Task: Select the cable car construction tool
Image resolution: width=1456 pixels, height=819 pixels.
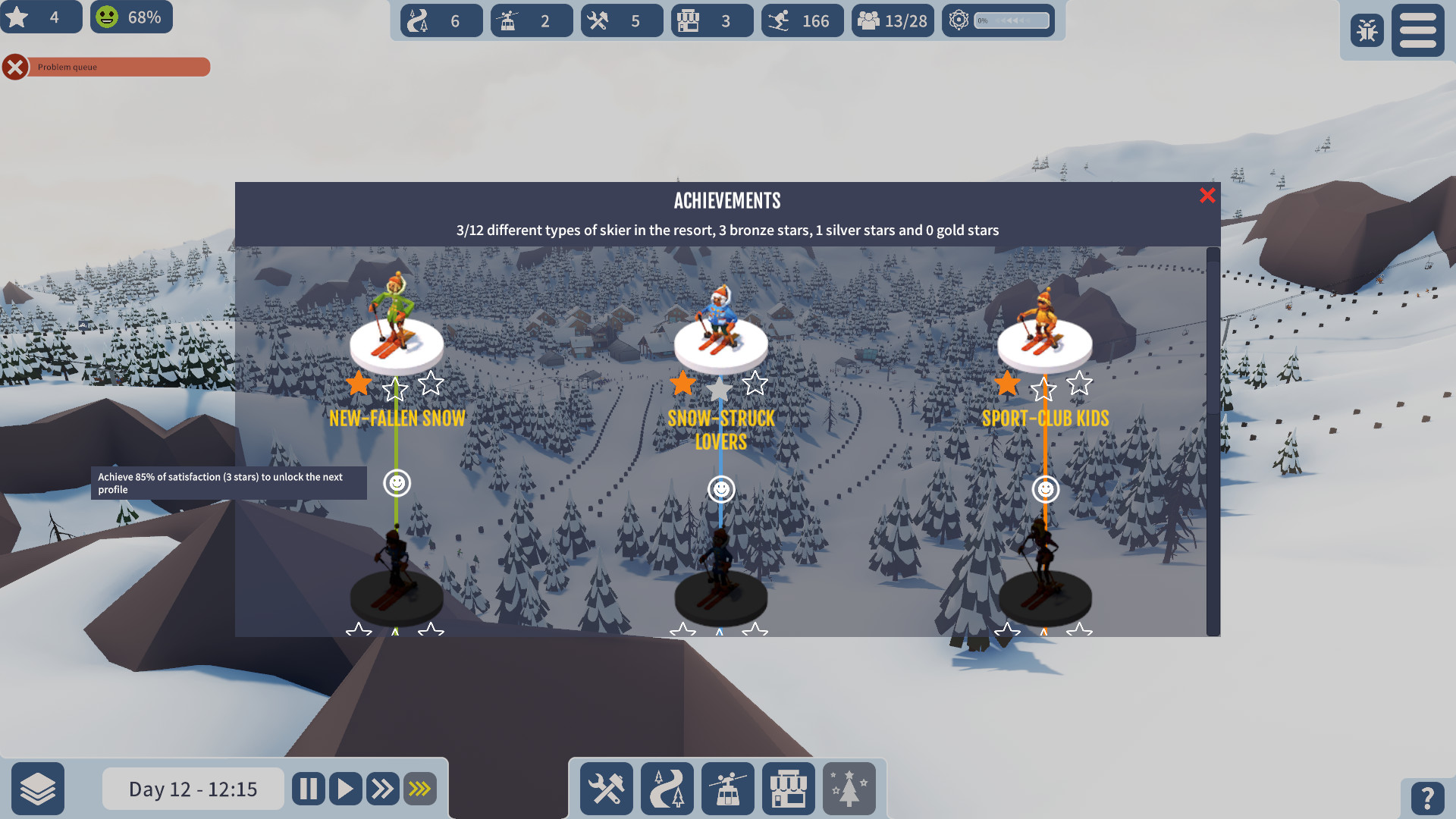Action: point(727,789)
